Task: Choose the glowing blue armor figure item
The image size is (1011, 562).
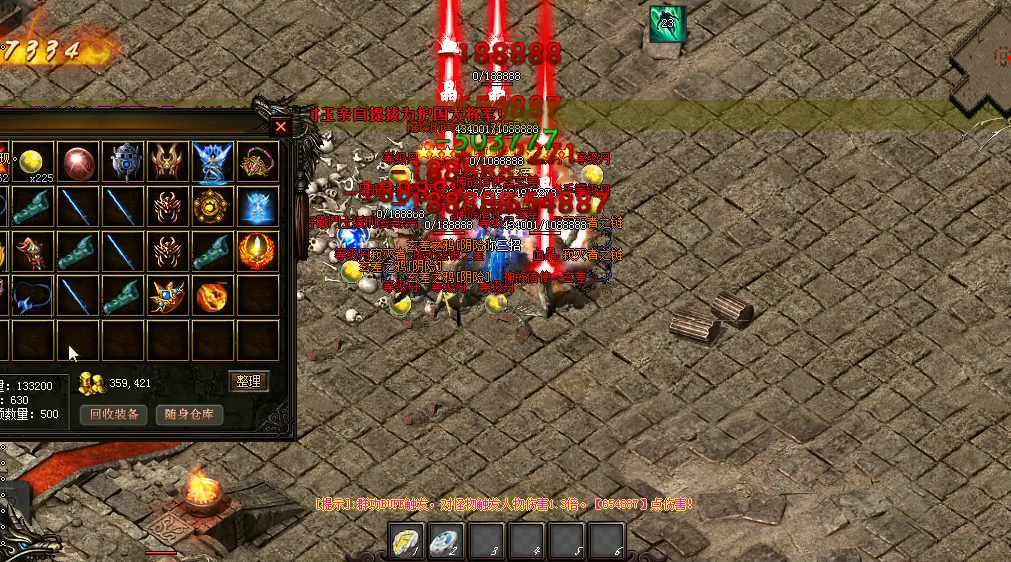Action: tap(257, 207)
